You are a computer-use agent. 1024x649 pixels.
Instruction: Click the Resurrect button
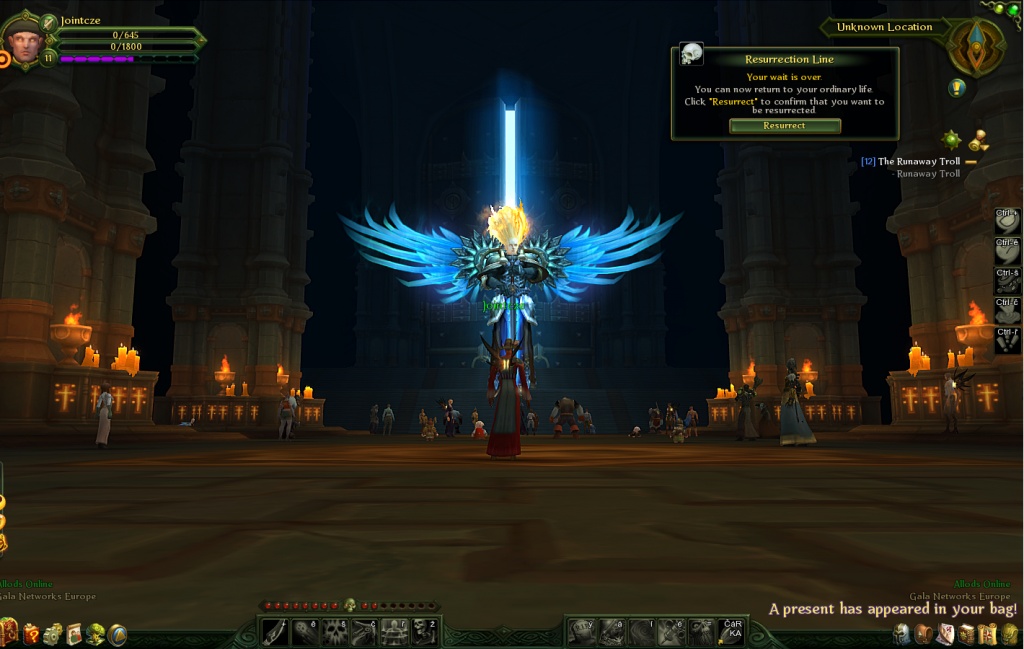784,126
